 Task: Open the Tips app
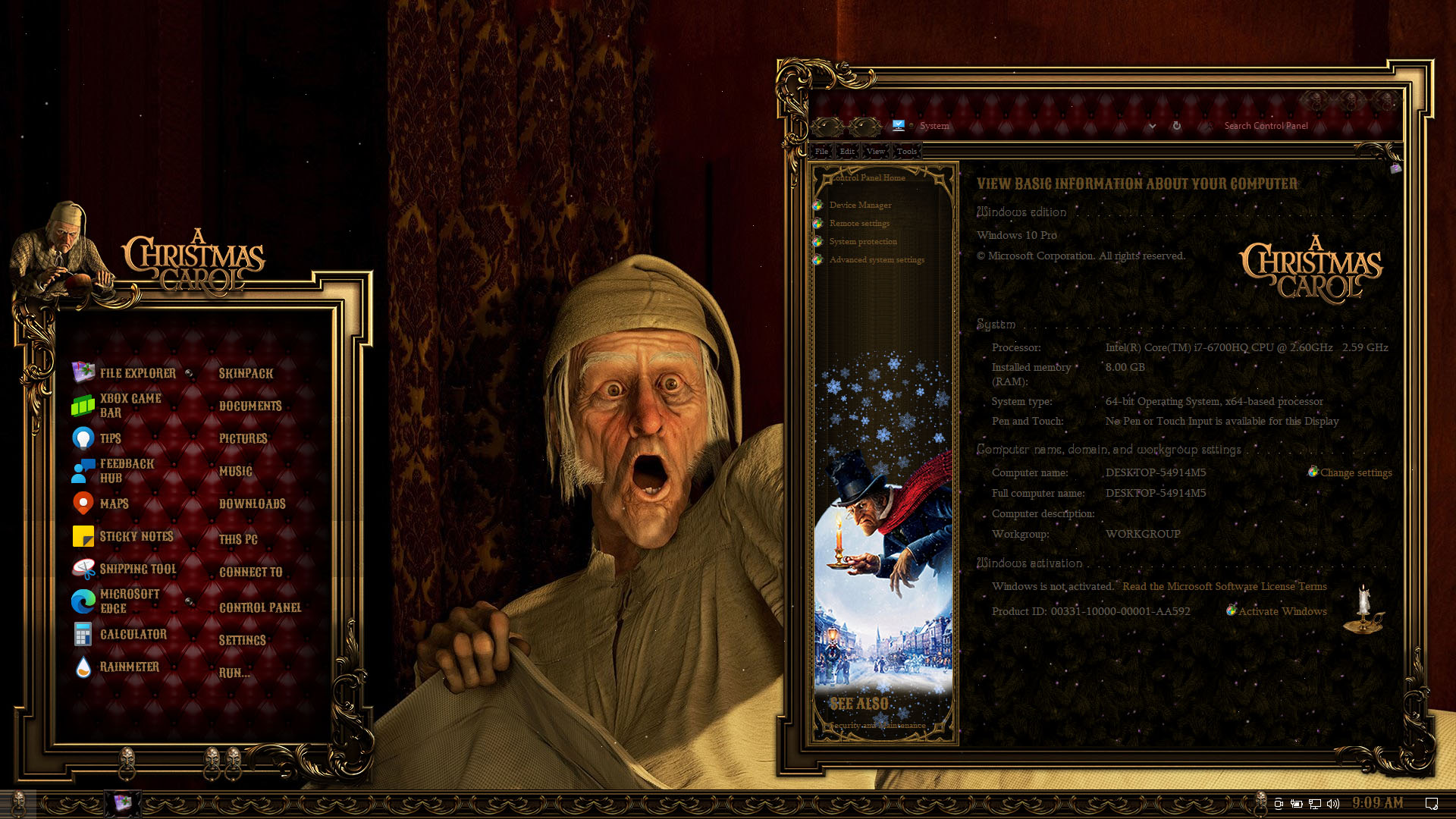click(x=110, y=438)
